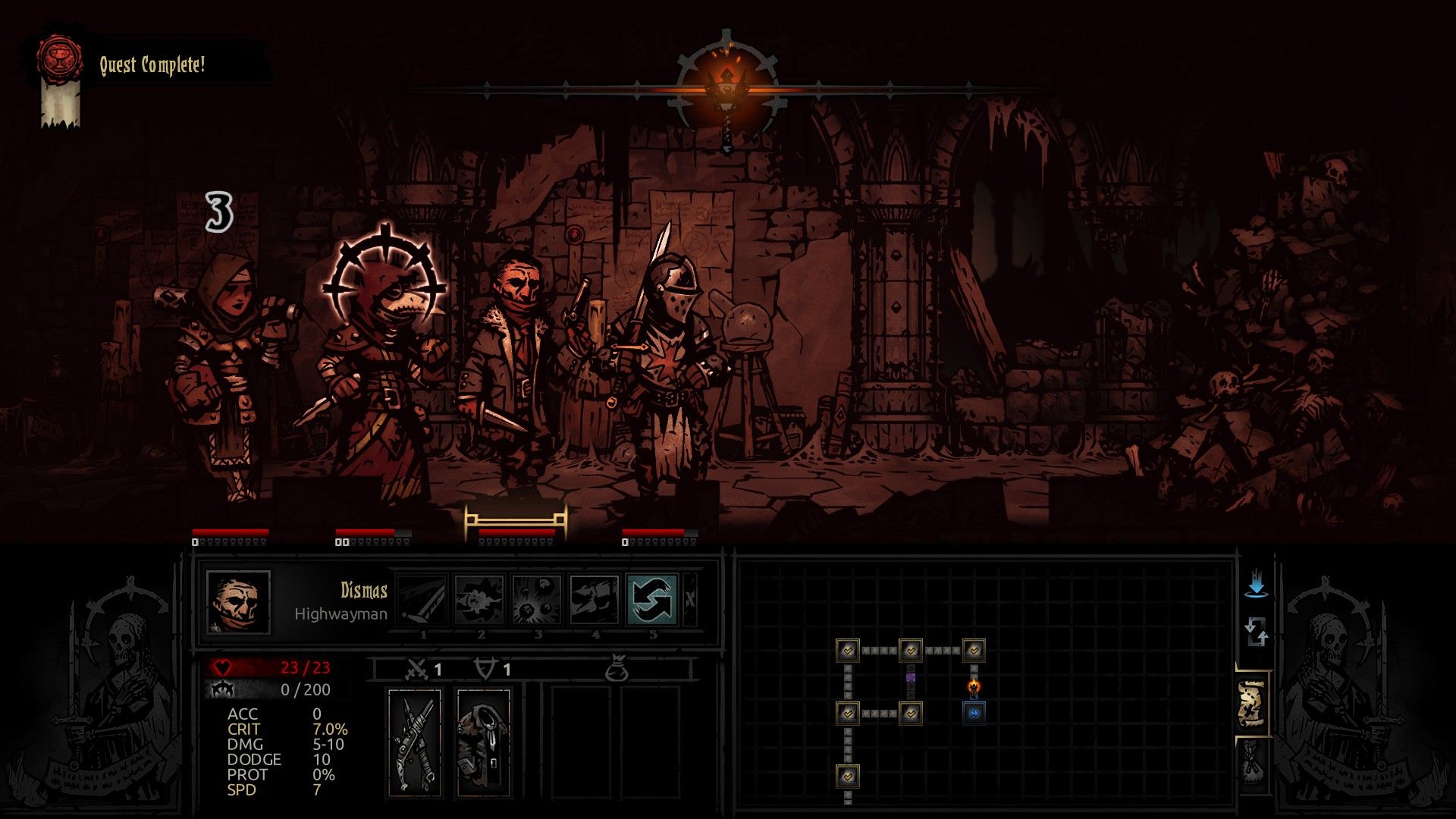Click the Quest Complete banner
Screen dimensions: 1456x819
coord(152,64)
